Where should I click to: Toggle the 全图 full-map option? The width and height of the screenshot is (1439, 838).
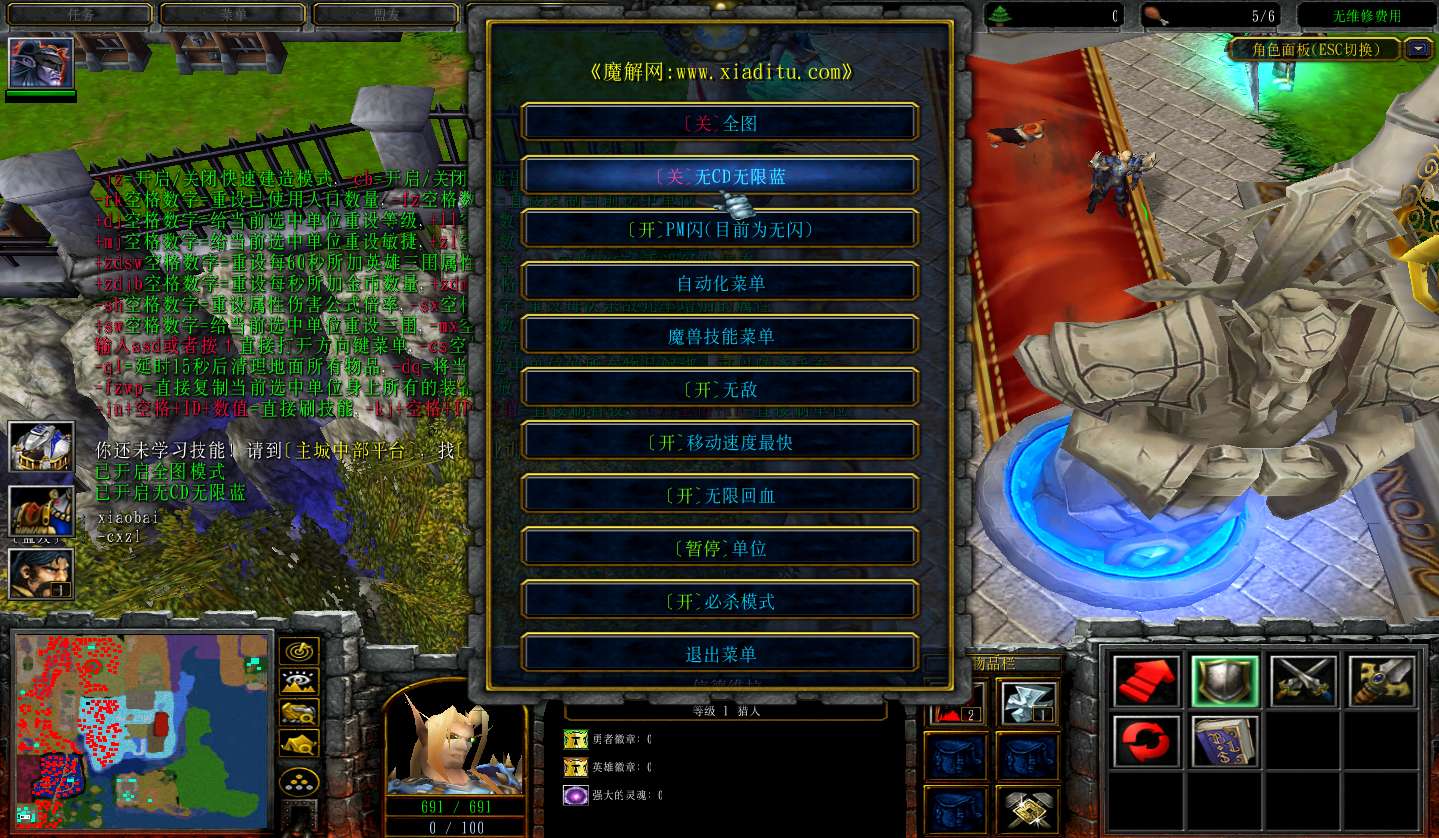[x=719, y=123]
